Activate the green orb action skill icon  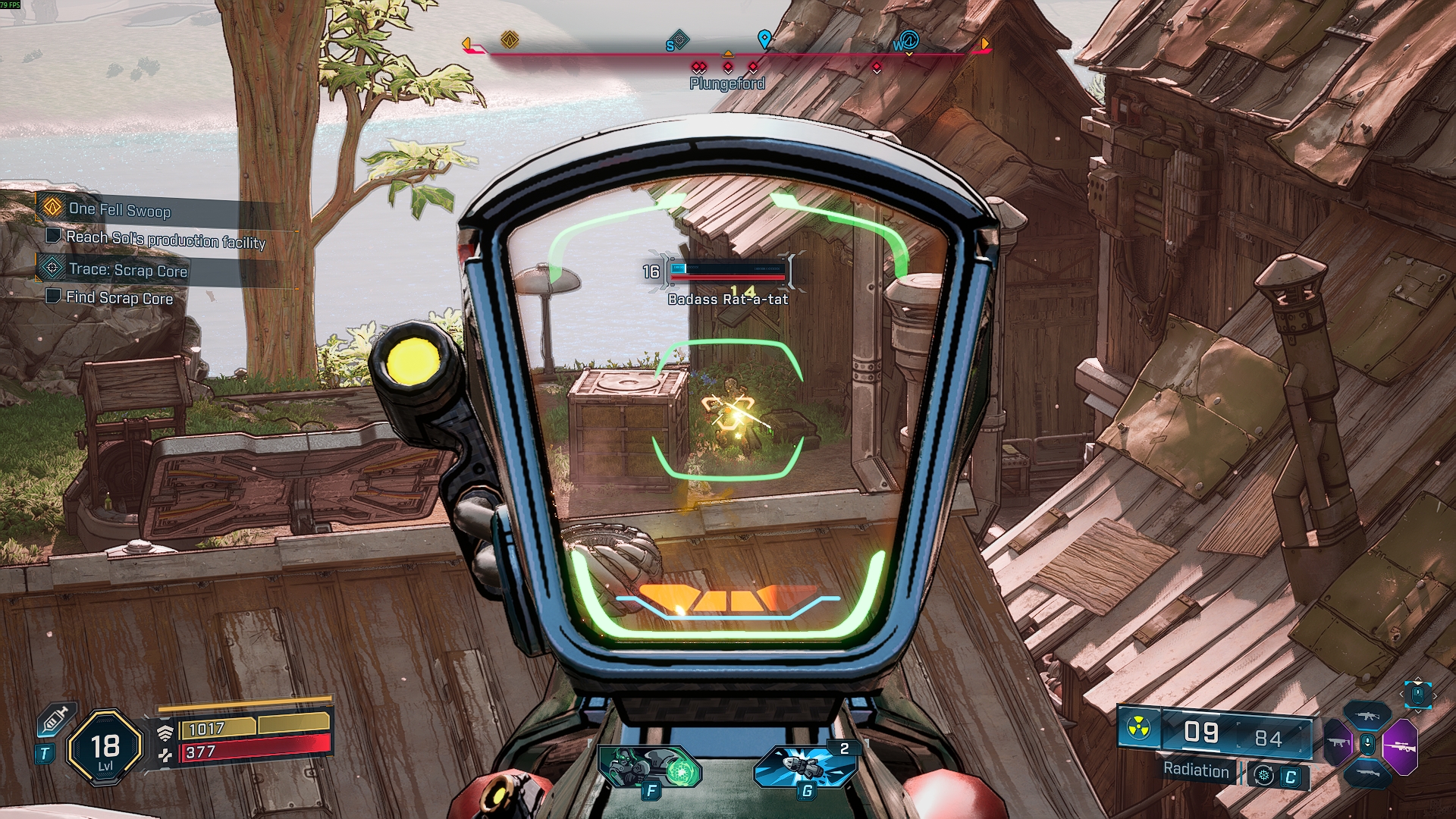click(x=650, y=766)
